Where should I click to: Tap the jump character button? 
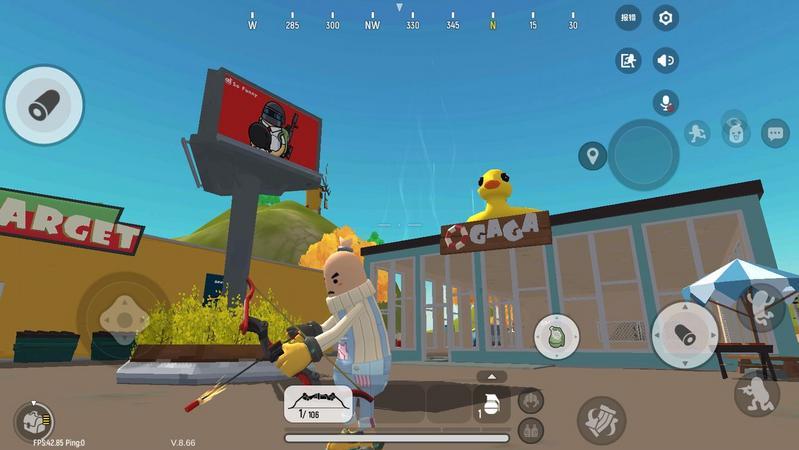[x=761, y=307]
